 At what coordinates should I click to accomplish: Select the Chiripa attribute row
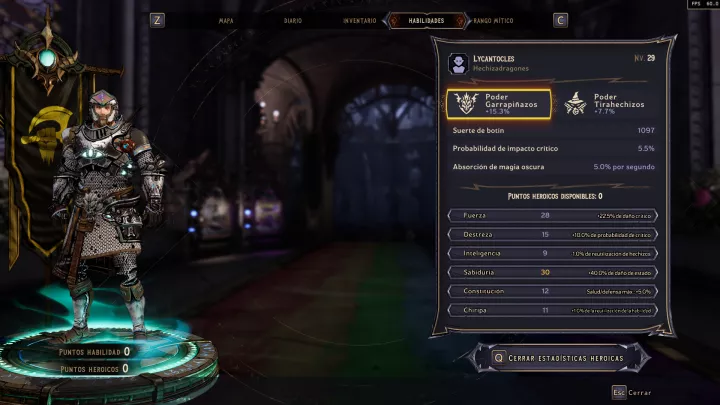553,310
